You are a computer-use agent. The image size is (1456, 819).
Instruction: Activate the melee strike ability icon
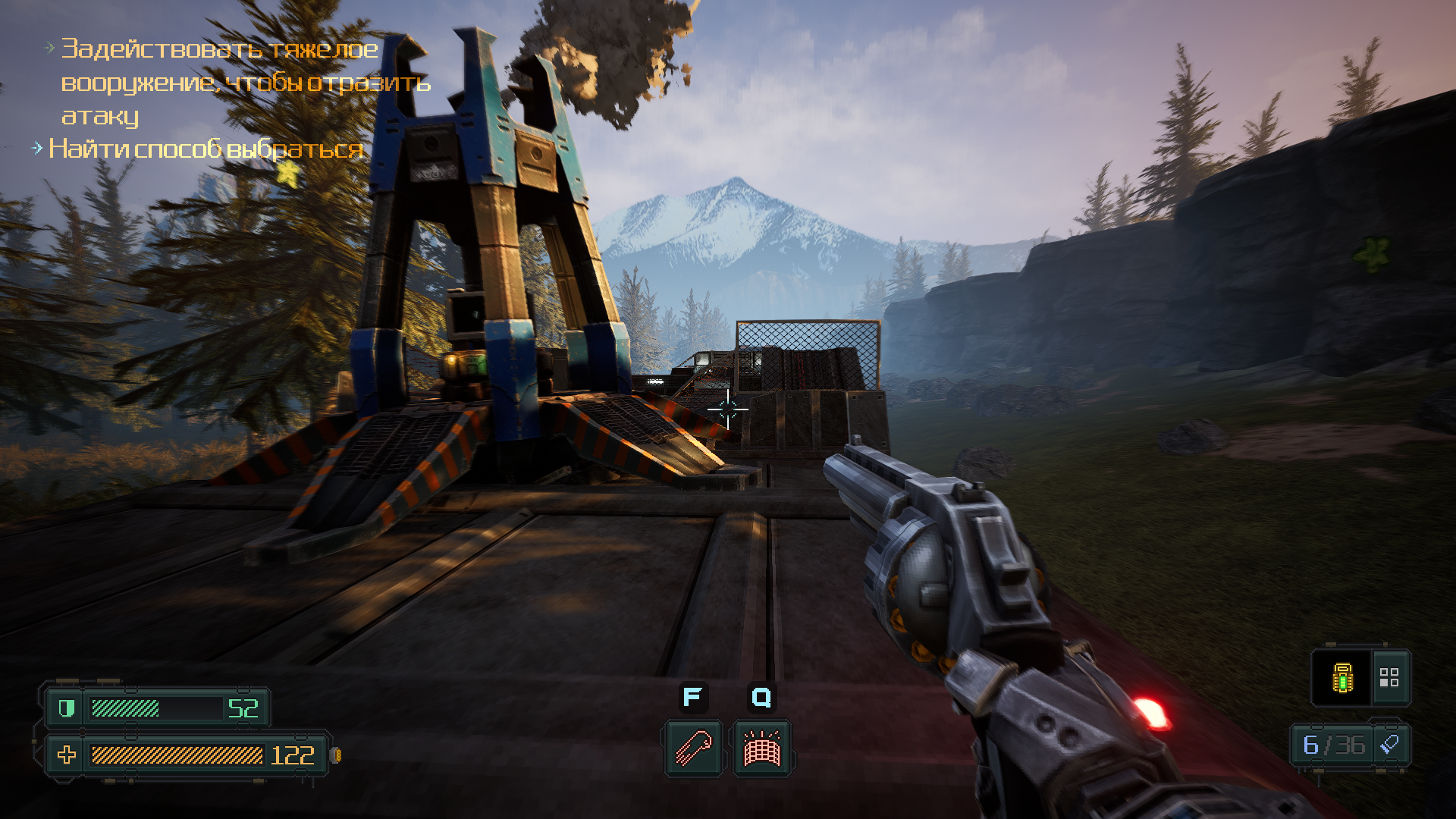(693, 748)
